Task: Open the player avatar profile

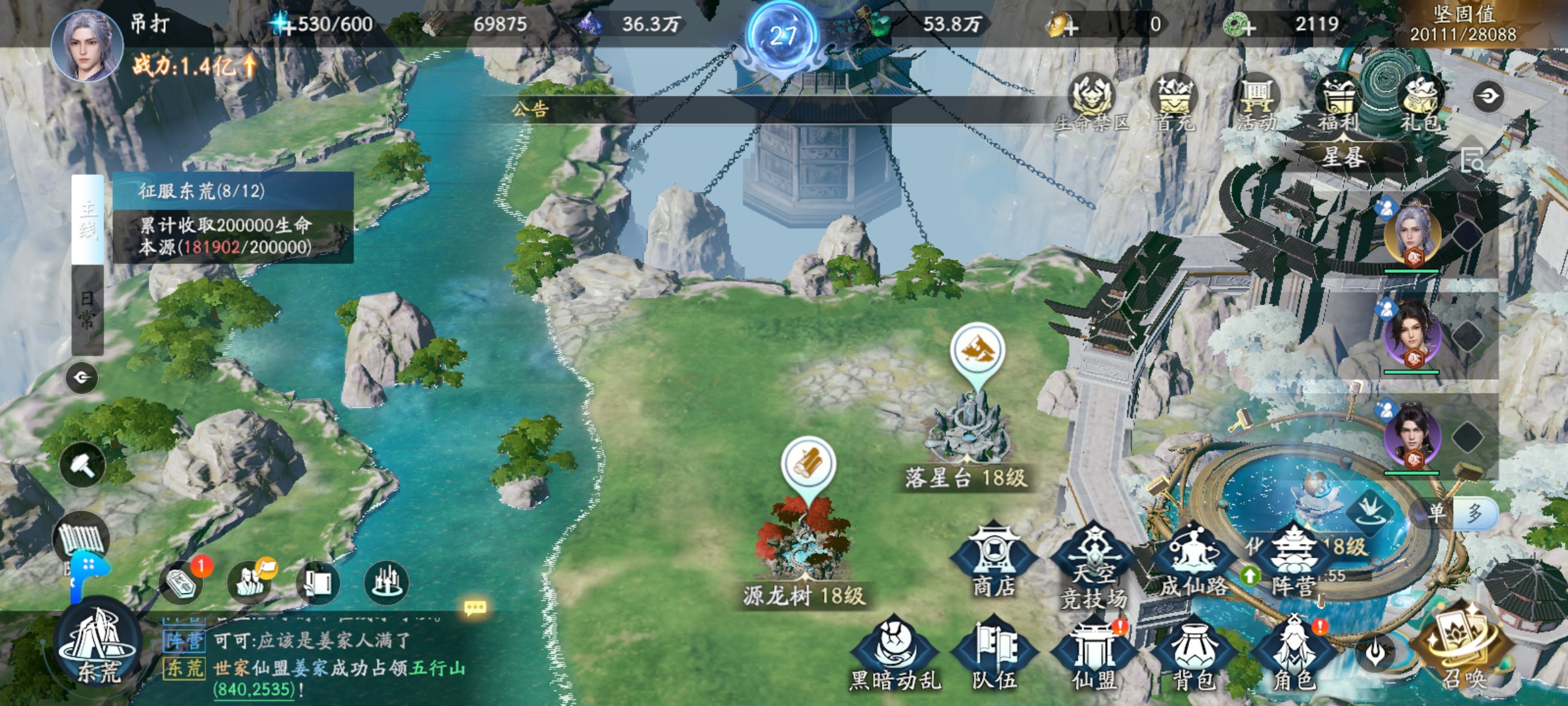Action: pos(87,44)
